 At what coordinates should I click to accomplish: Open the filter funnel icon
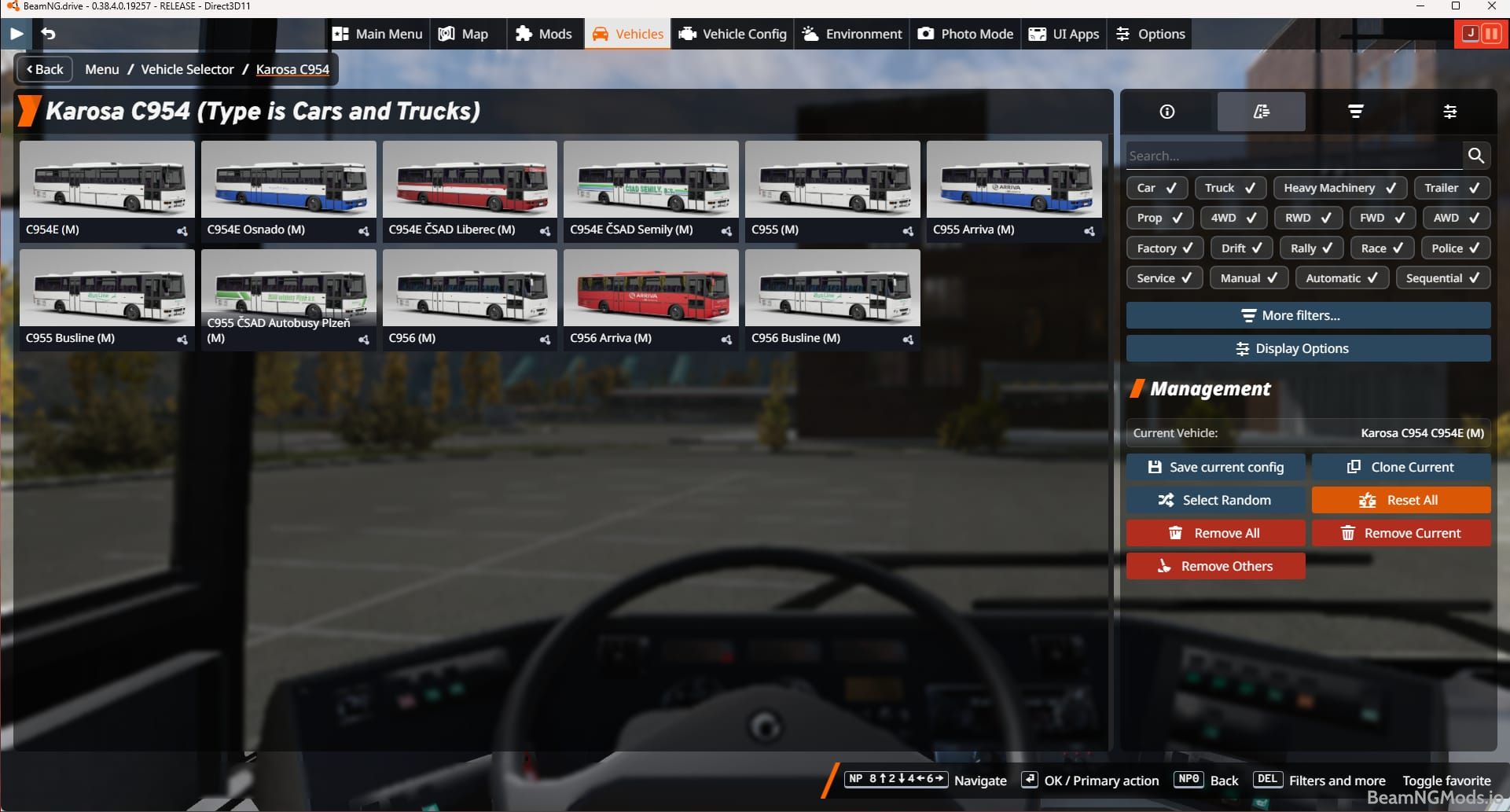pos(1355,112)
